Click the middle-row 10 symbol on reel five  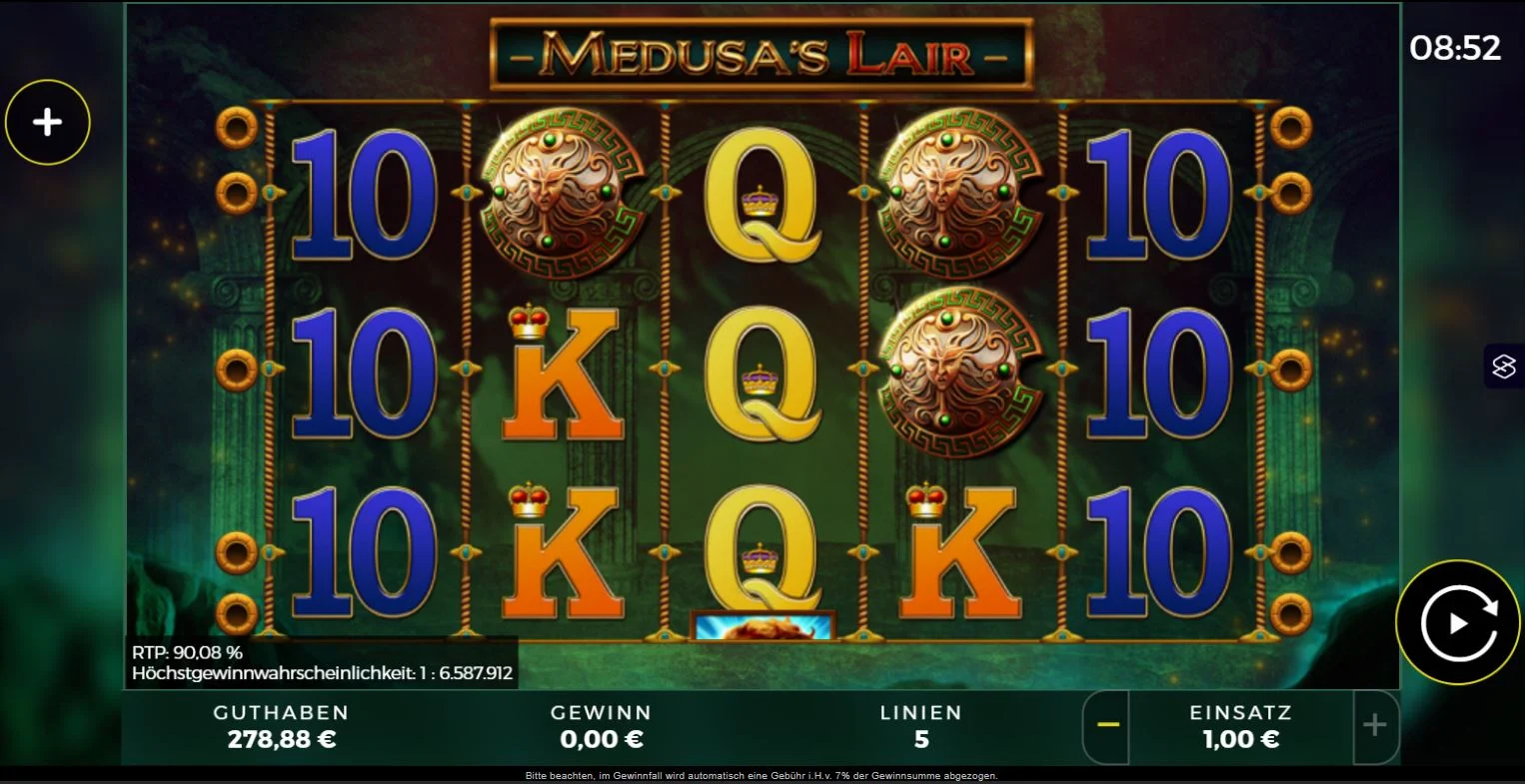1159,375
